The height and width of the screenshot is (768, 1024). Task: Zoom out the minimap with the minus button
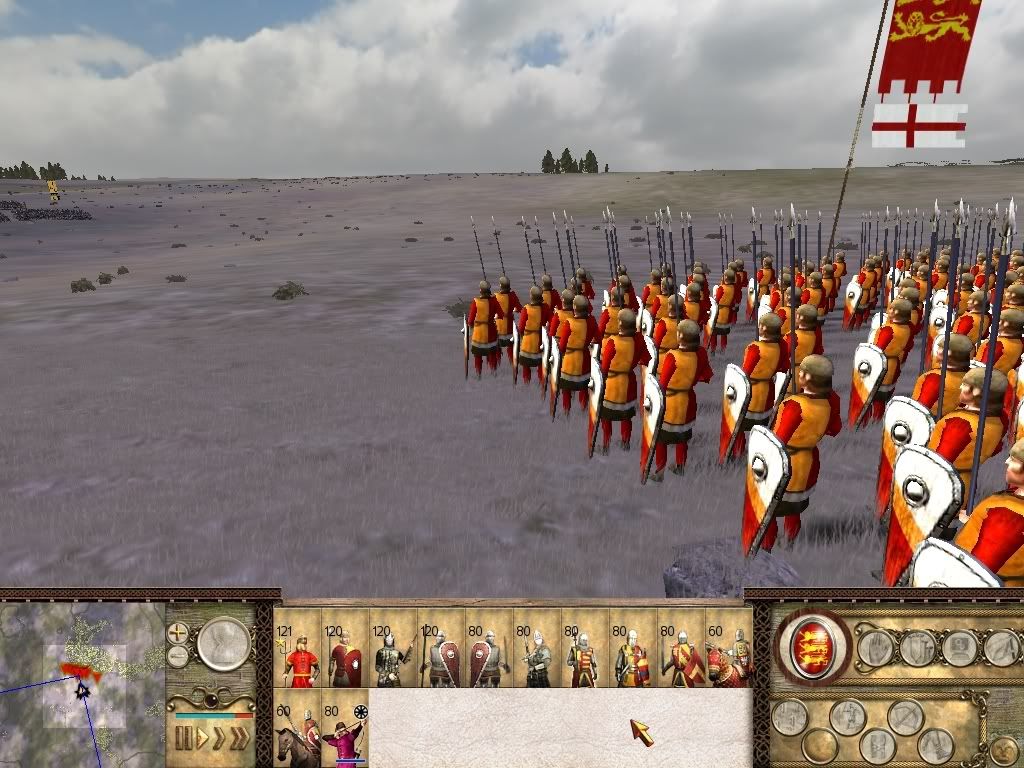tap(178, 656)
